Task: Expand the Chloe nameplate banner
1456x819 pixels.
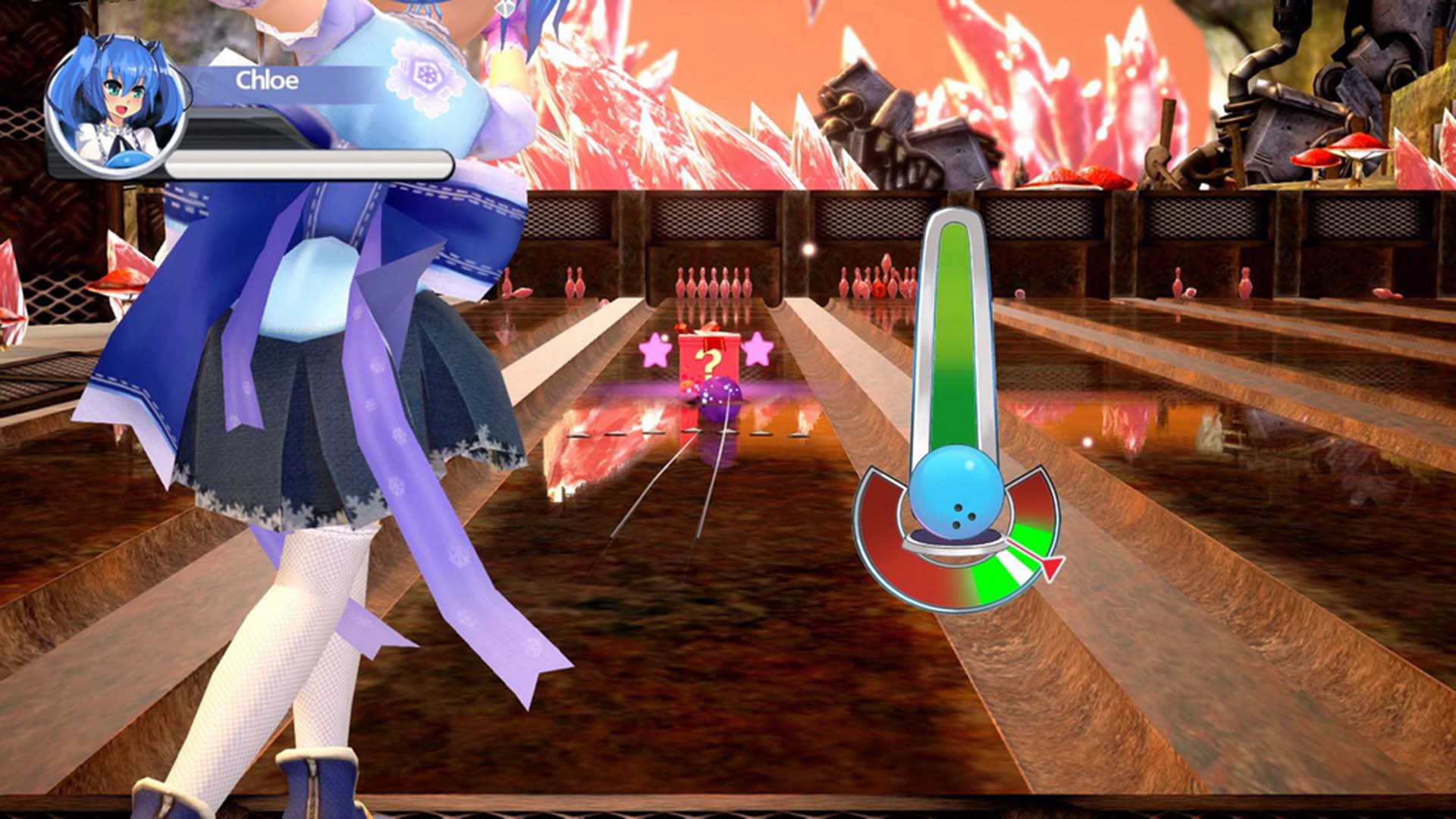Action: pyautogui.click(x=326, y=83)
